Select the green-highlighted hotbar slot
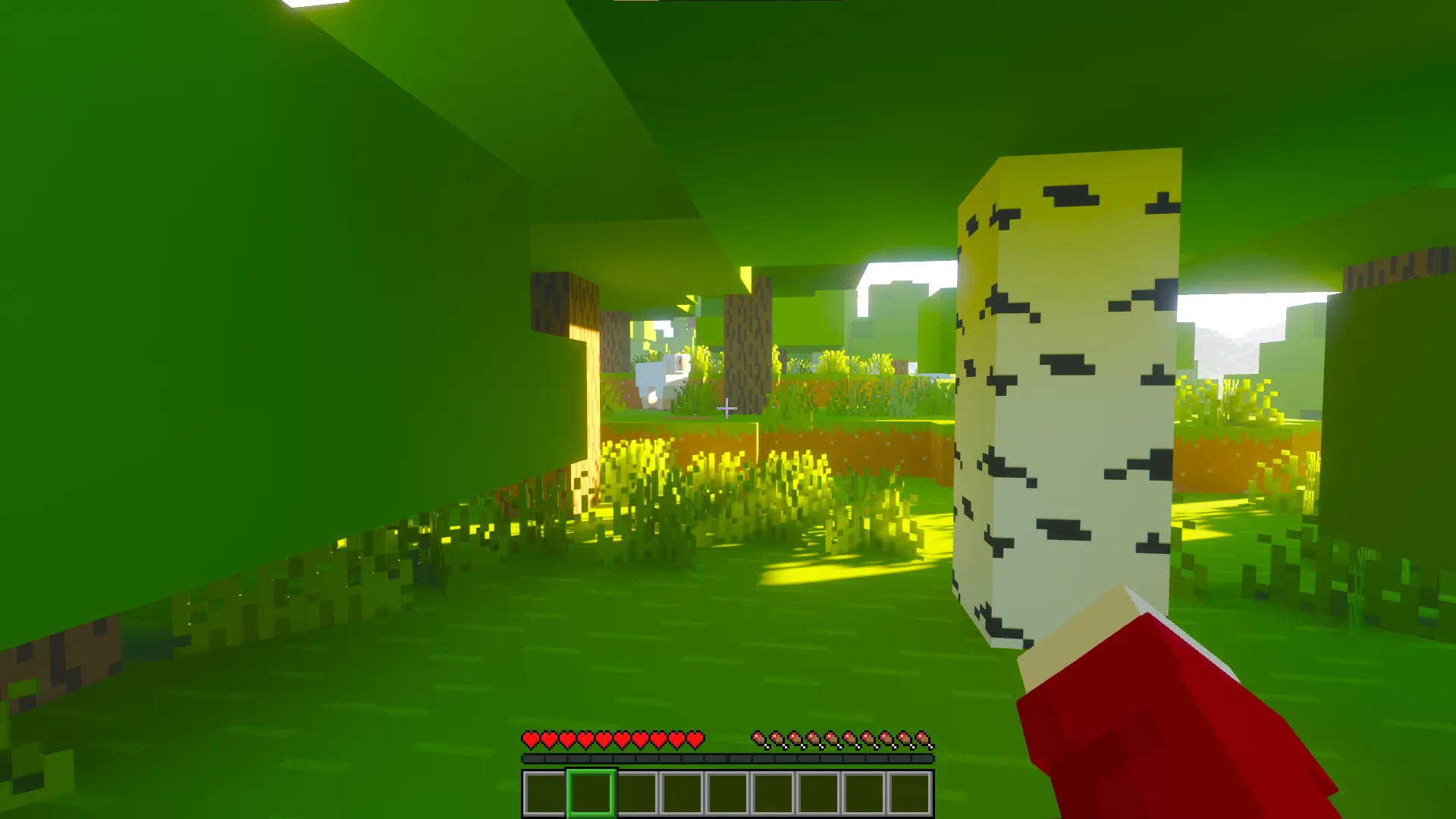 (x=591, y=793)
